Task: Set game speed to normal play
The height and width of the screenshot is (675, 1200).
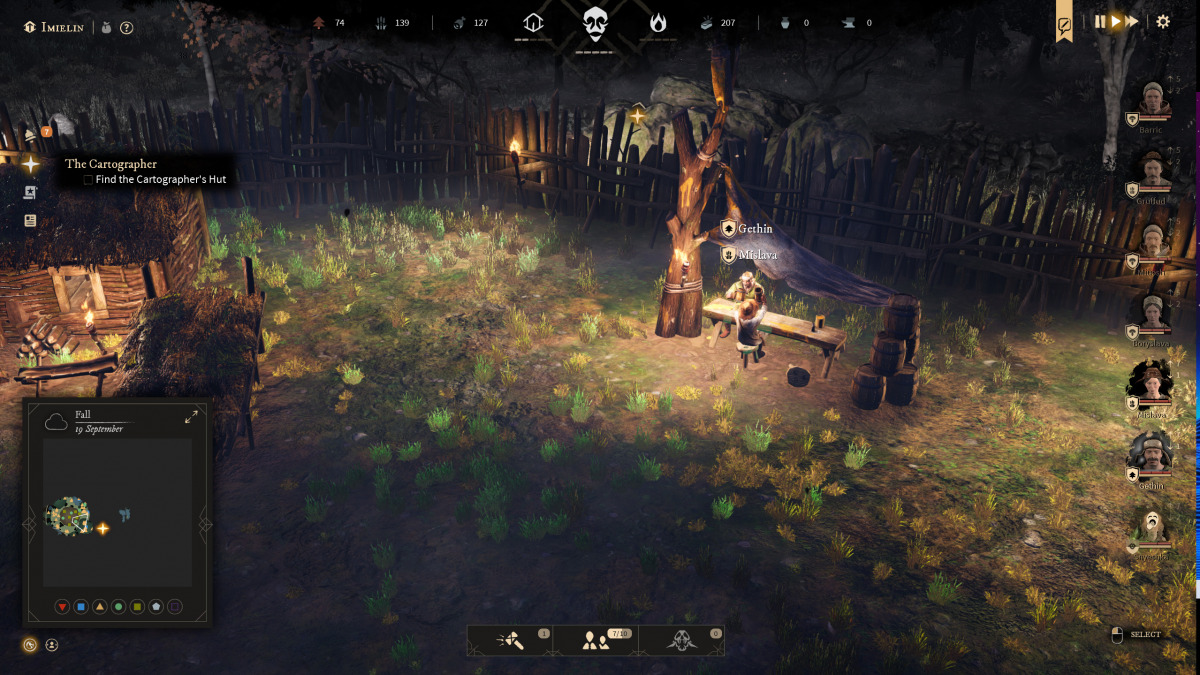Action: pyautogui.click(x=1116, y=21)
